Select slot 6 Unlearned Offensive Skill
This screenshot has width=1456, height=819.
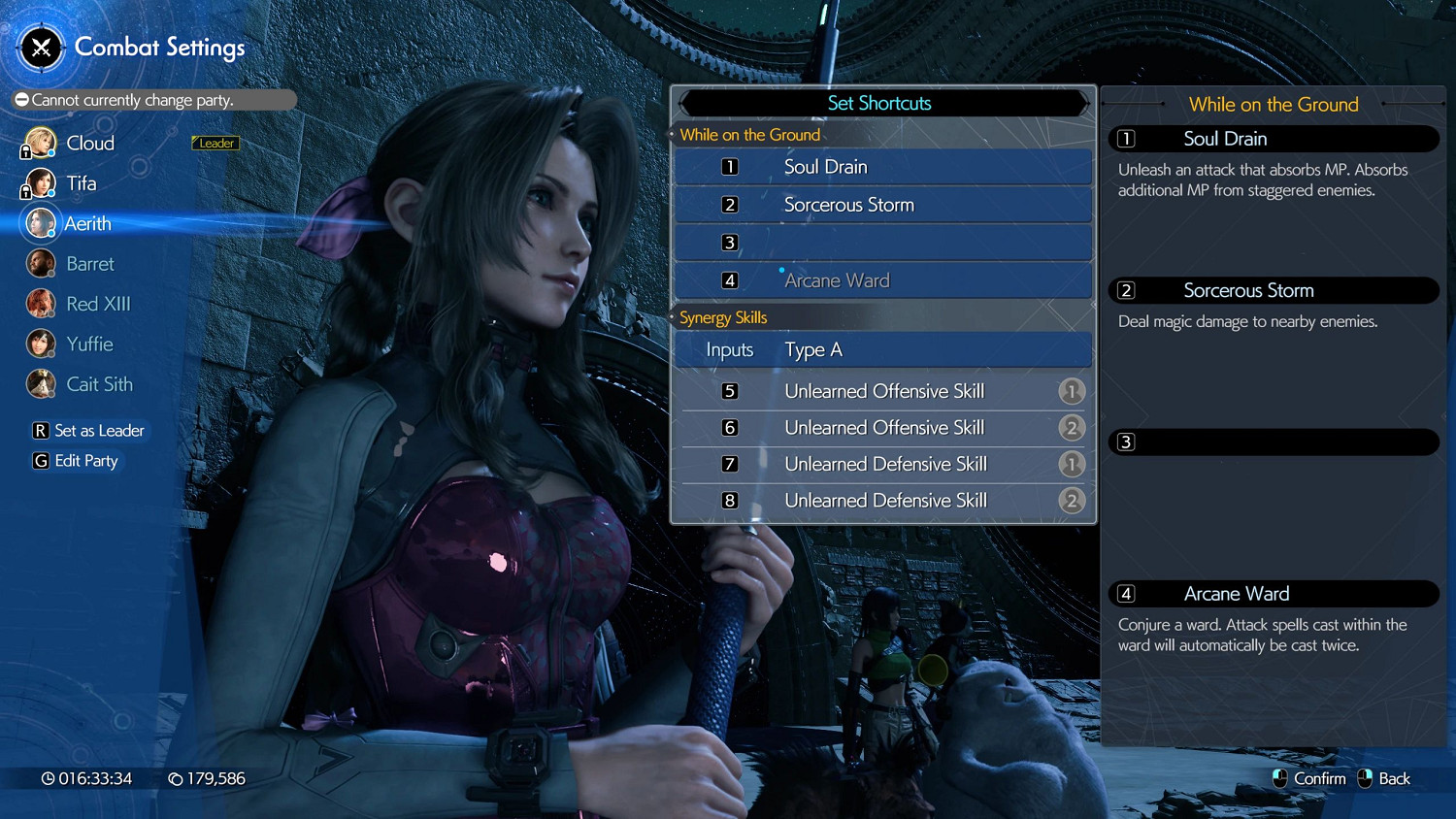[882, 428]
